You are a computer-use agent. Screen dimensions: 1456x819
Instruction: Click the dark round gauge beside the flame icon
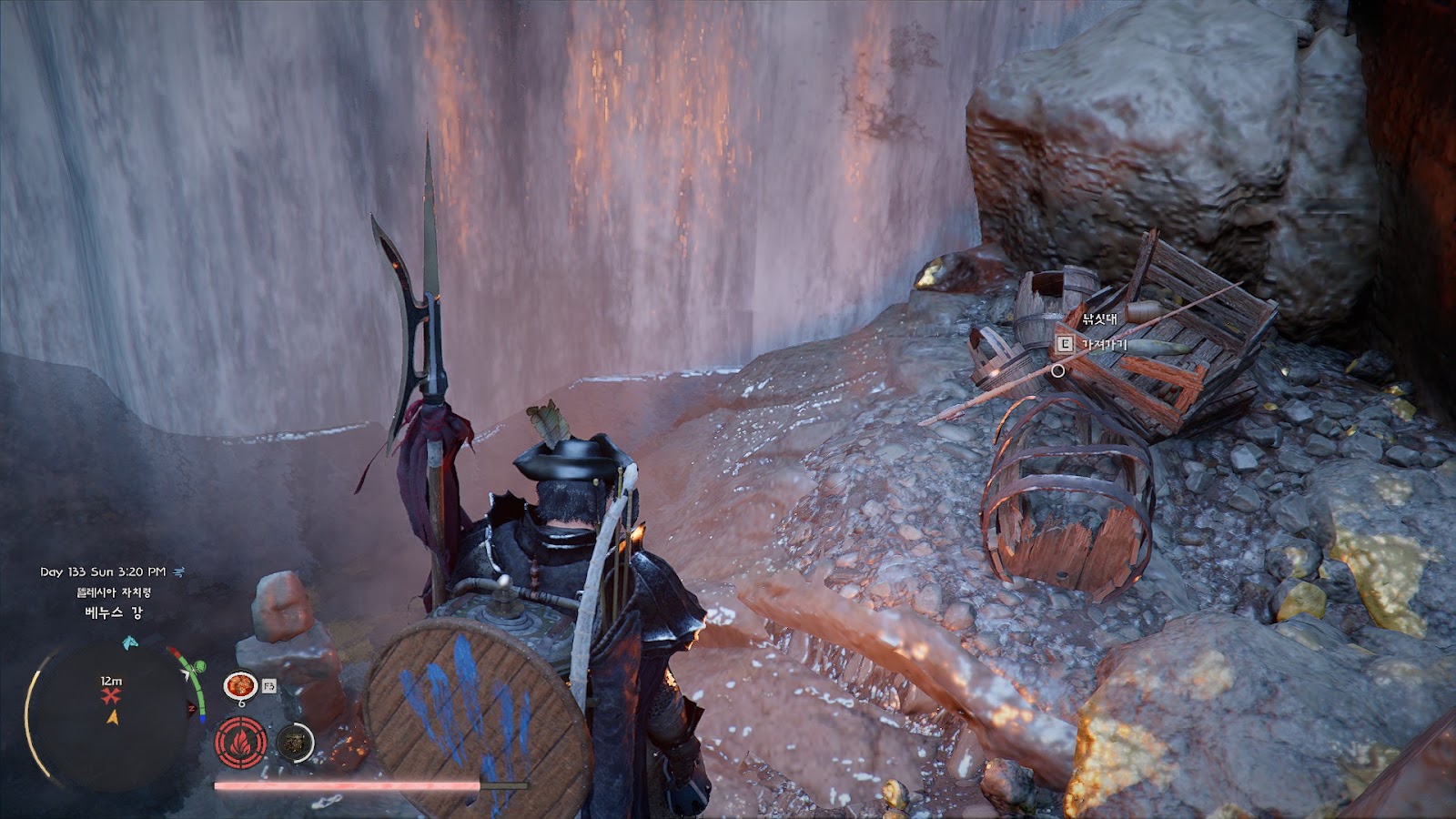pyautogui.click(x=294, y=743)
